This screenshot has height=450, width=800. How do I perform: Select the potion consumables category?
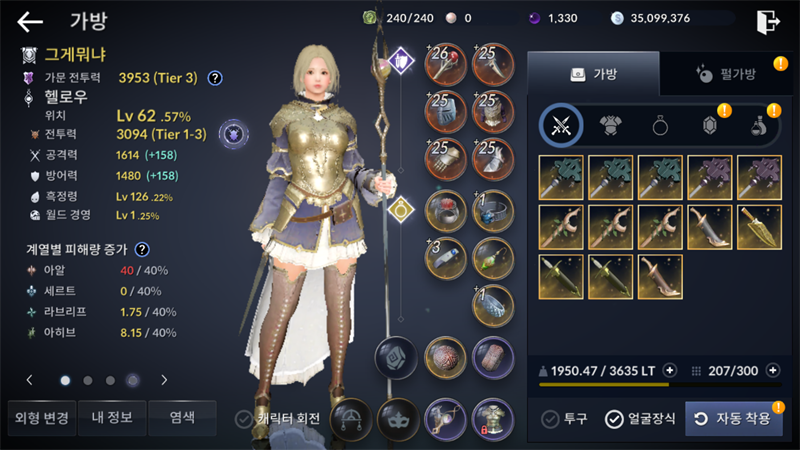coord(760,125)
